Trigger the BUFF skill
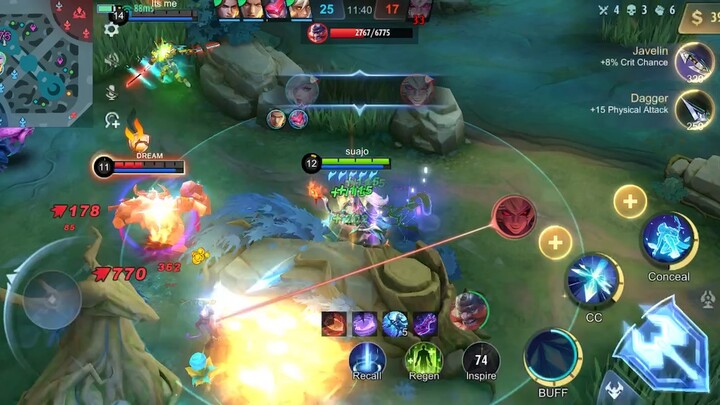The image size is (720, 405). [552, 357]
